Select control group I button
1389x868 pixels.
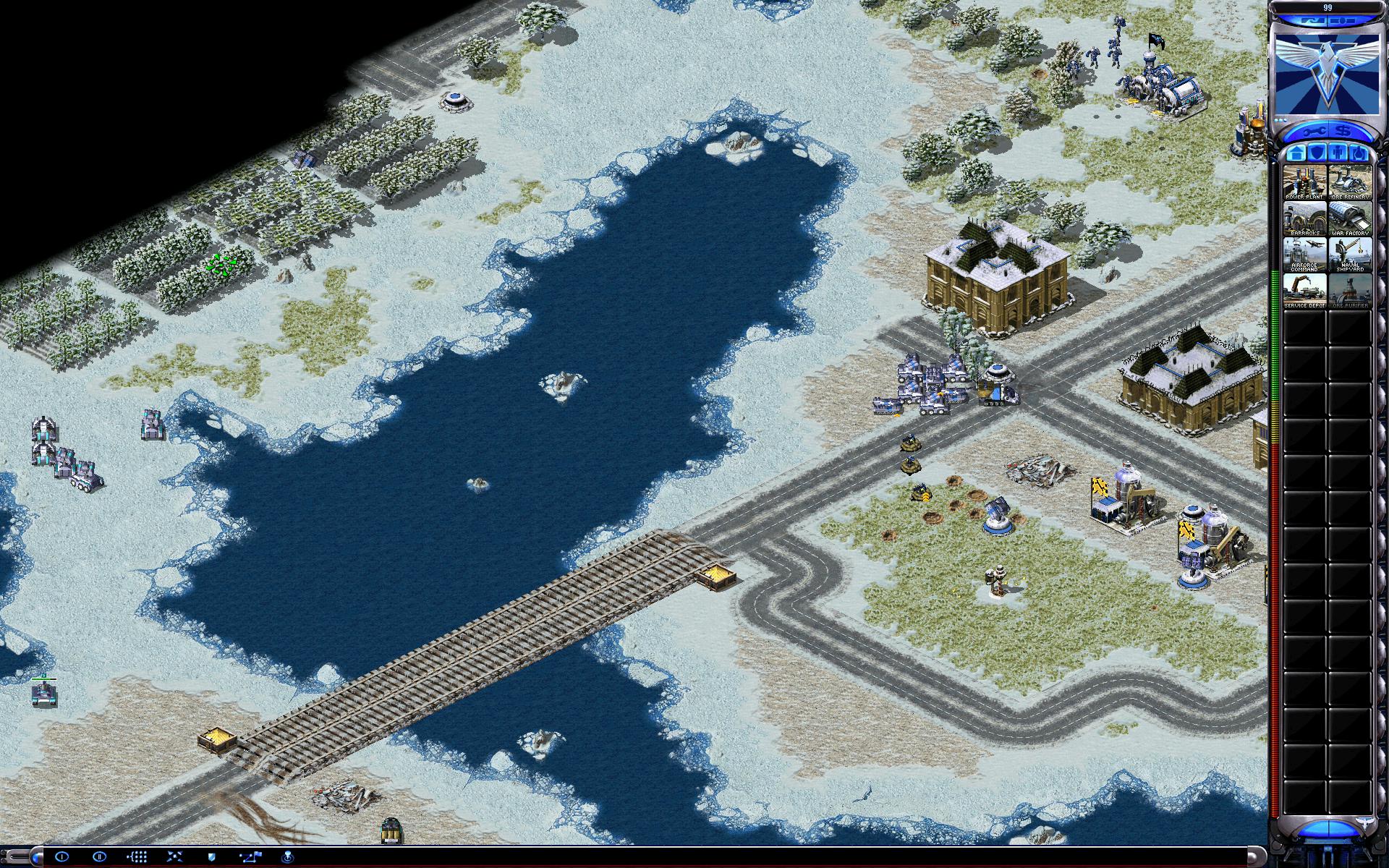pyautogui.click(x=61, y=857)
